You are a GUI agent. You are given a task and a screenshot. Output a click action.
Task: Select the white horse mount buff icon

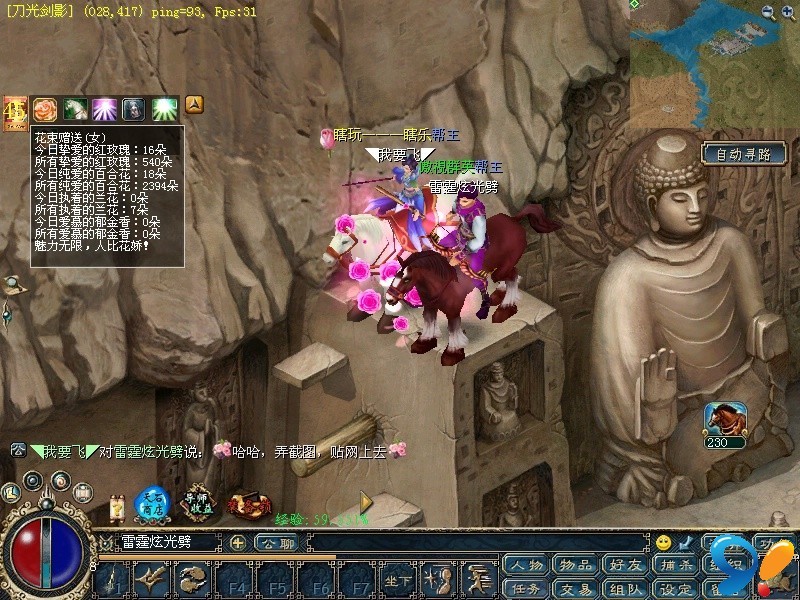(x=75, y=109)
